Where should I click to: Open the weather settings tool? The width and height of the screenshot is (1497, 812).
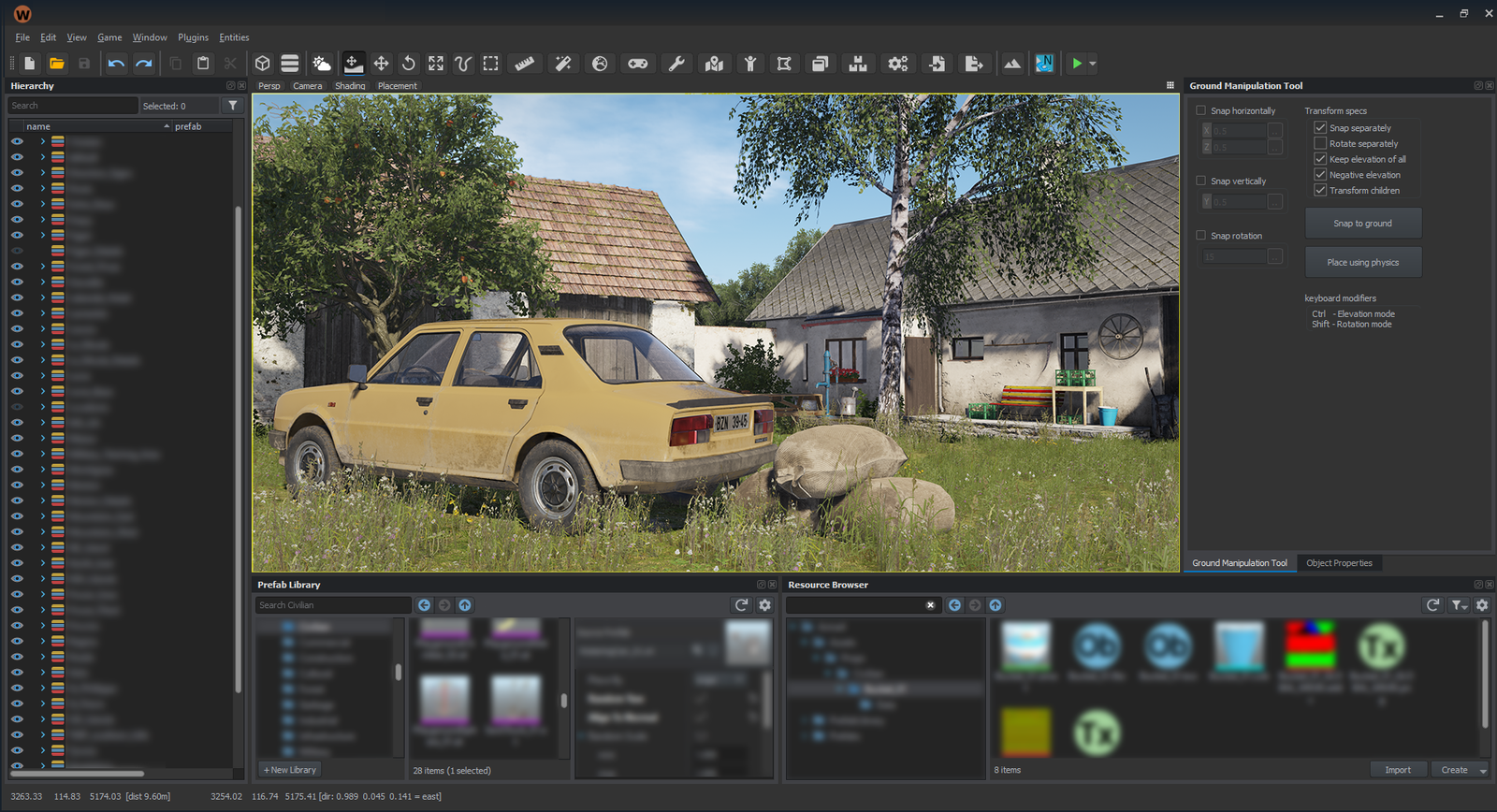point(320,63)
